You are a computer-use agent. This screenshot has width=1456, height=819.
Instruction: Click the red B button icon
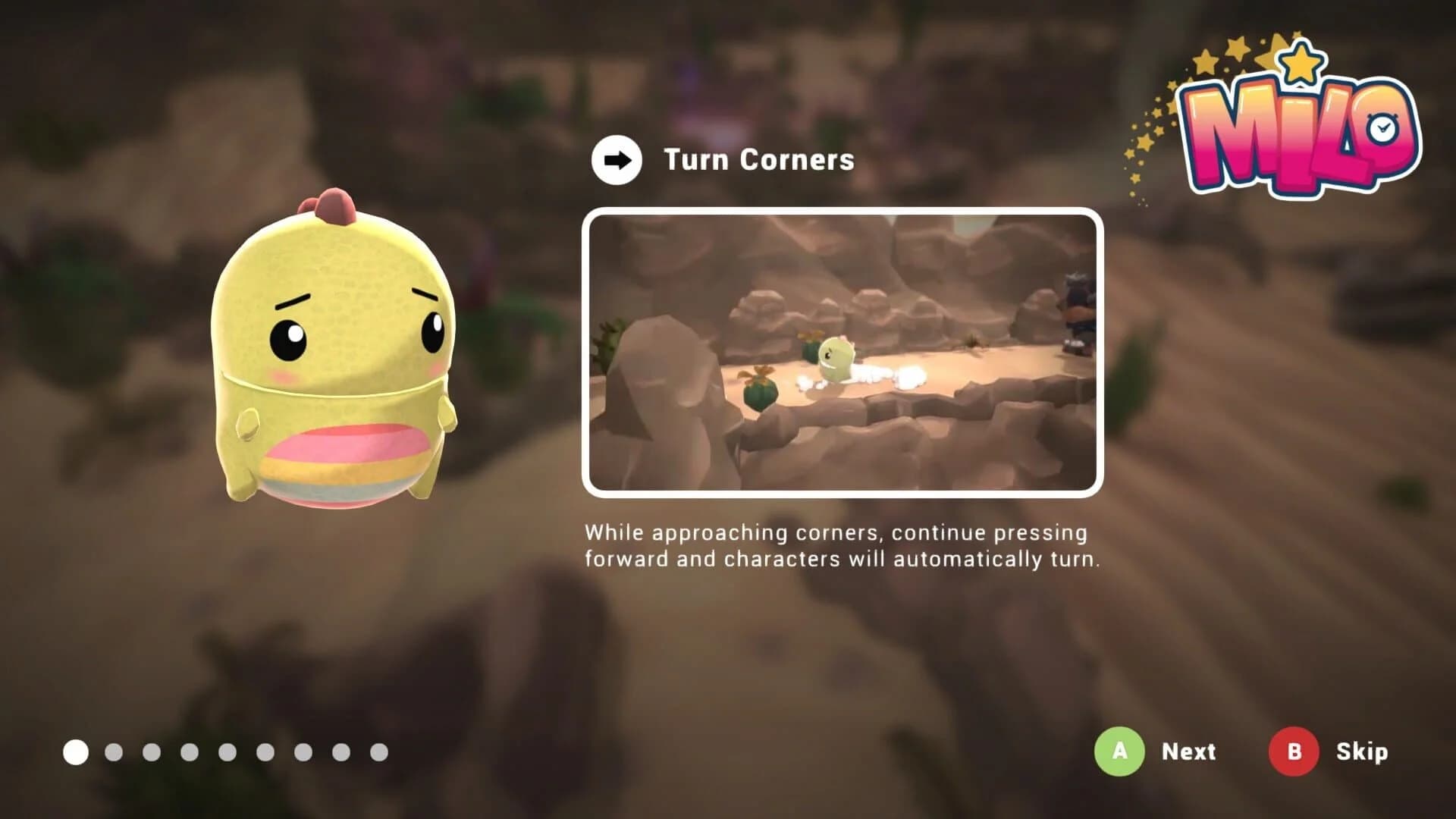click(1294, 752)
